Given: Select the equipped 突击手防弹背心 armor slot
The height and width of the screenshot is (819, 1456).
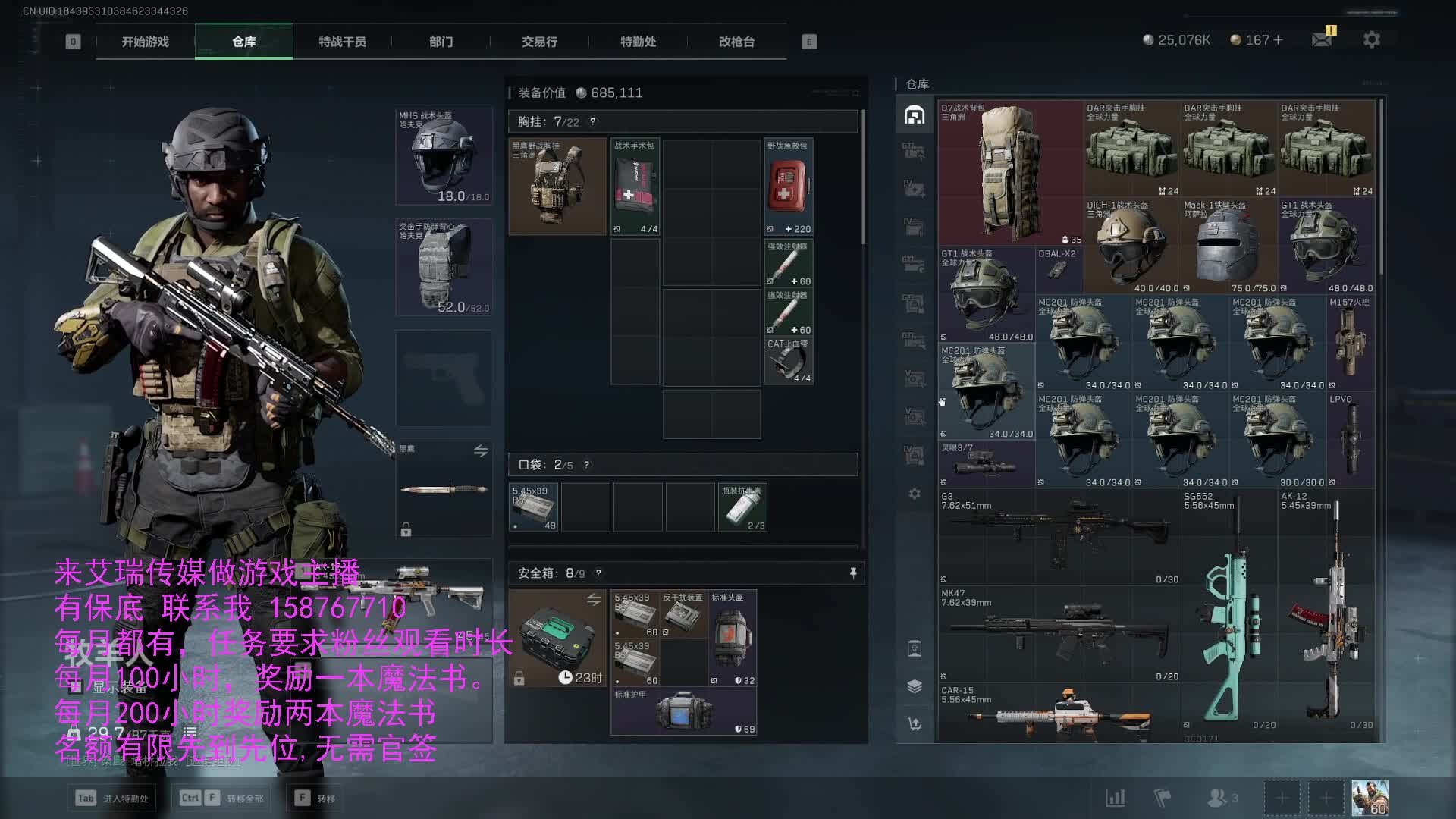Looking at the screenshot, I should click(x=444, y=267).
